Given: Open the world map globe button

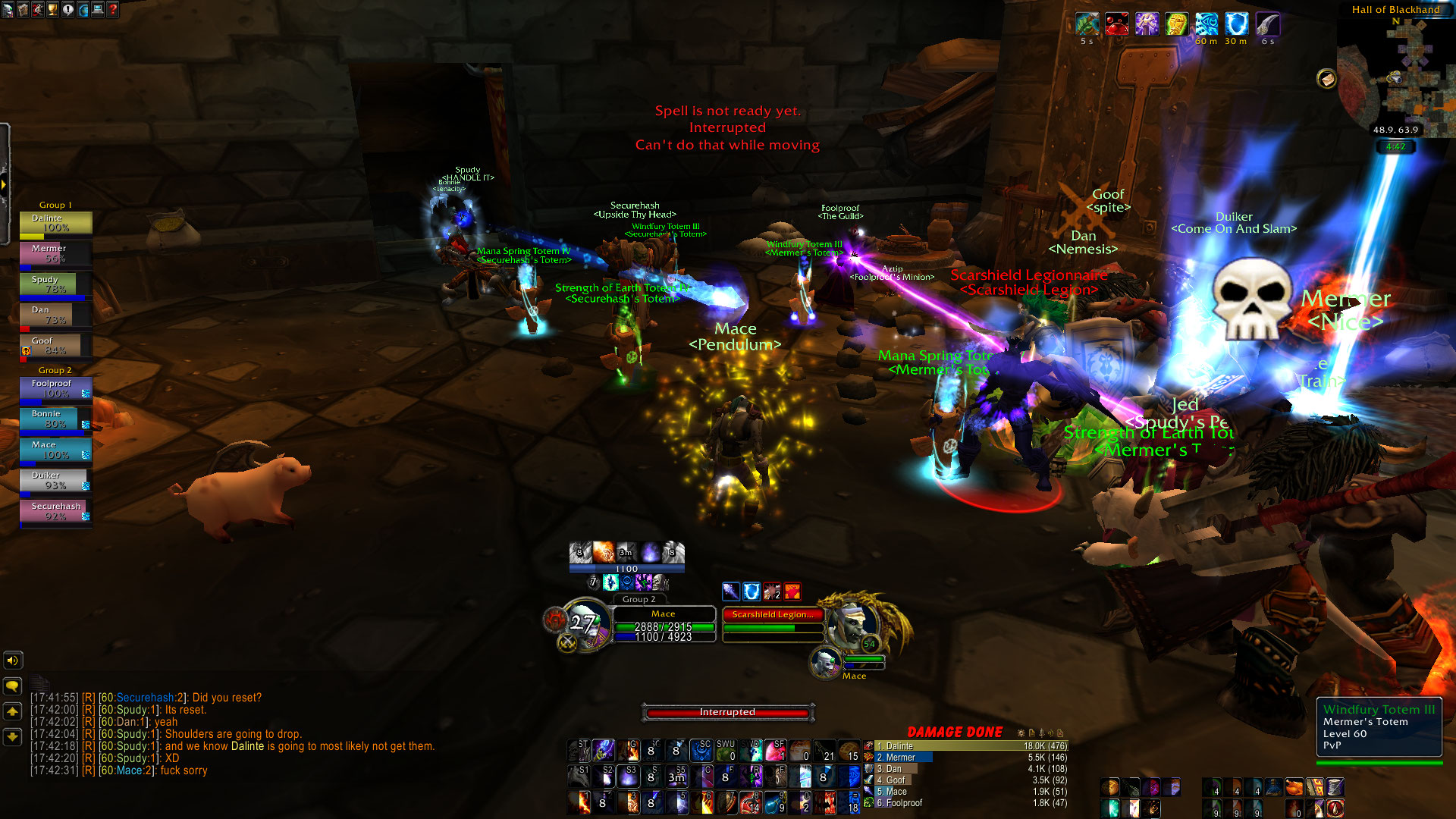Looking at the screenshot, I should click(x=83, y=10).
